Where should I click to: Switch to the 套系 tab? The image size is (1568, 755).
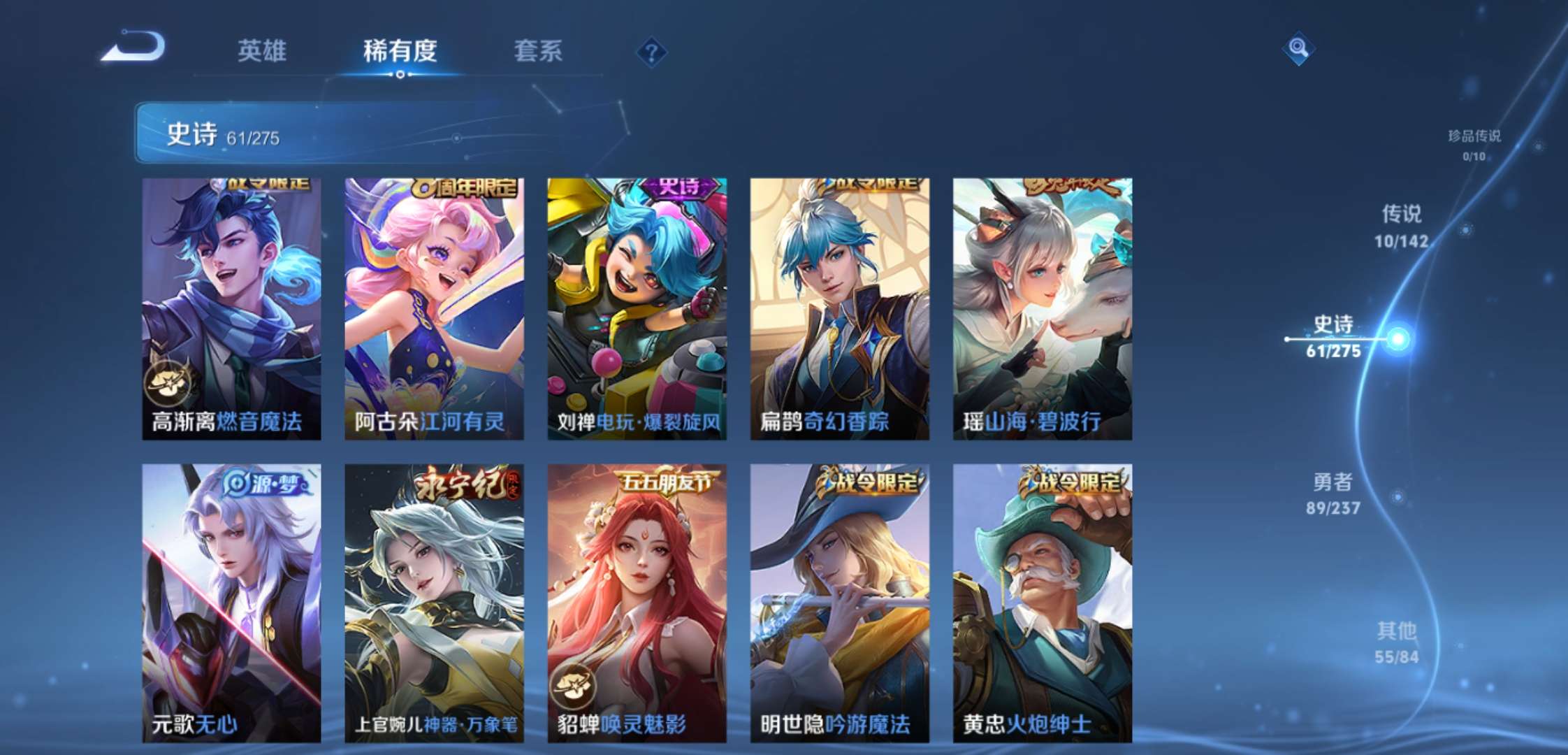tap(539, 51)
